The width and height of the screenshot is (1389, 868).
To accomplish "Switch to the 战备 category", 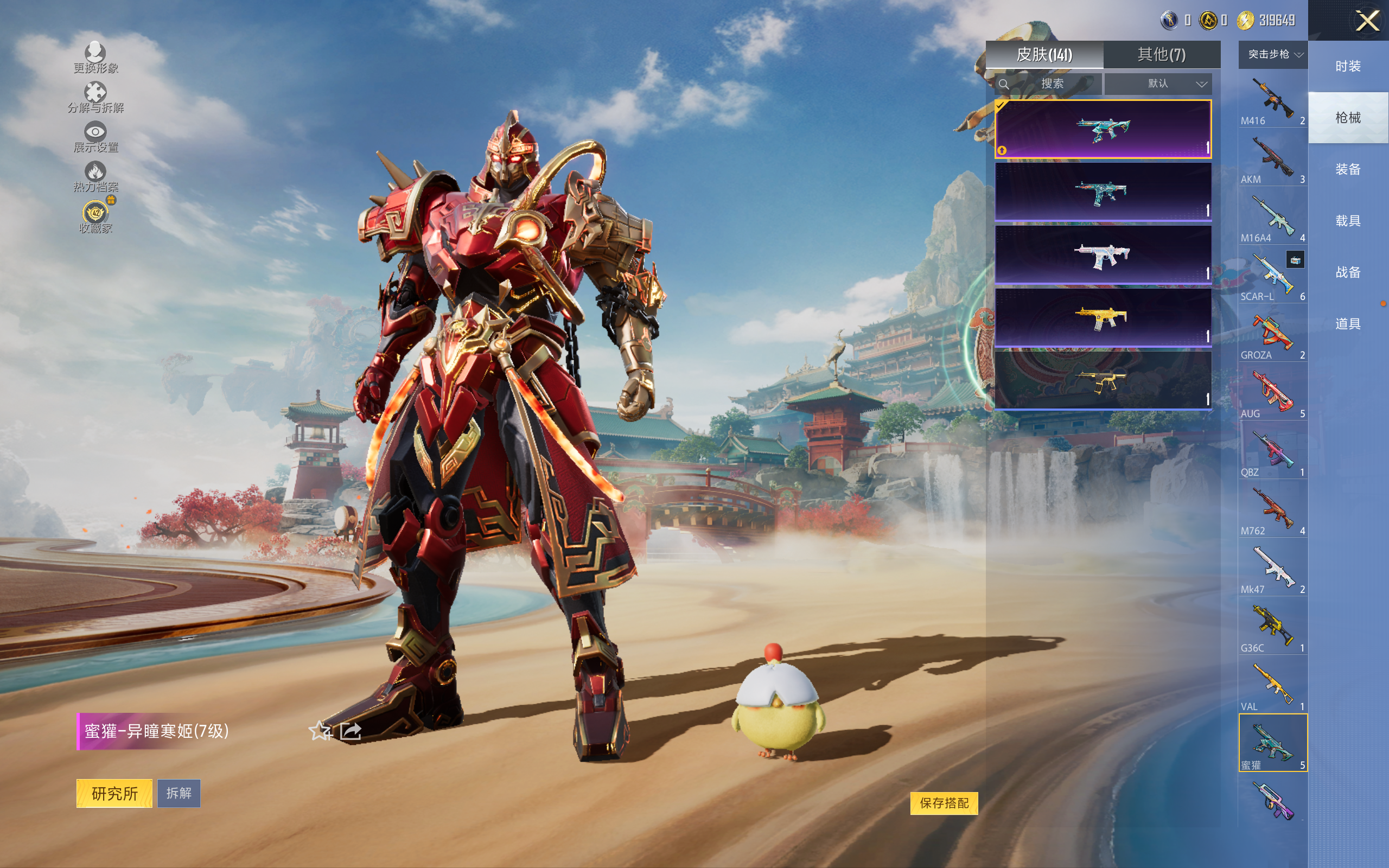I will click(1348, 272).
